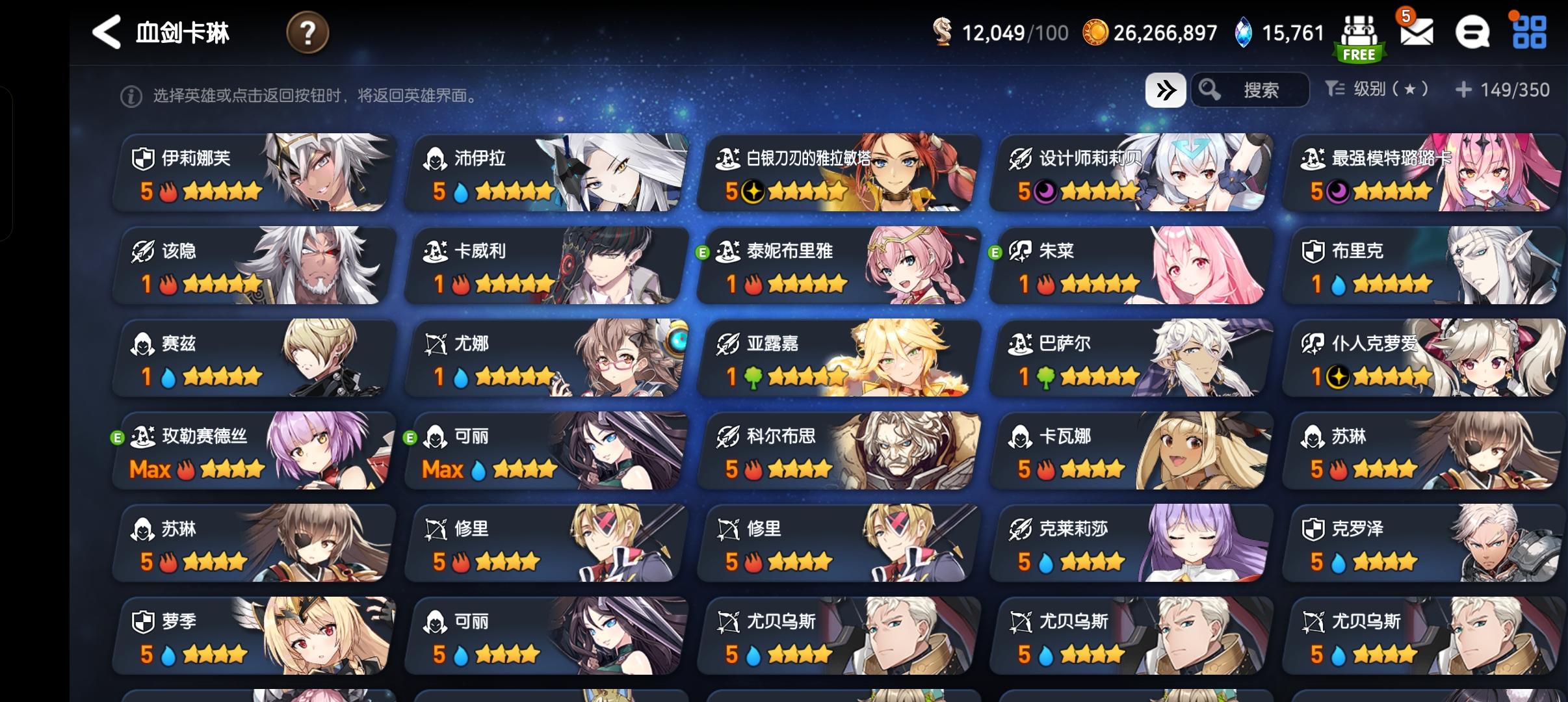Go back using the 血剑卡琳 back arrow
This screenshot has height=702, width=1568.
(x=106, y=32)
